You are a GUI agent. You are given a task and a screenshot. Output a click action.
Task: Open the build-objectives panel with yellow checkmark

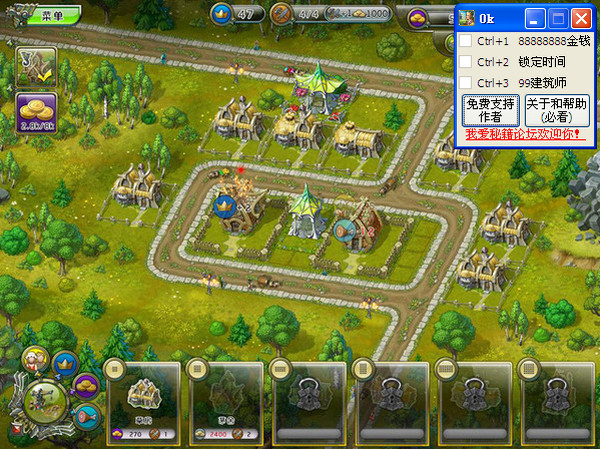(36, 65)
